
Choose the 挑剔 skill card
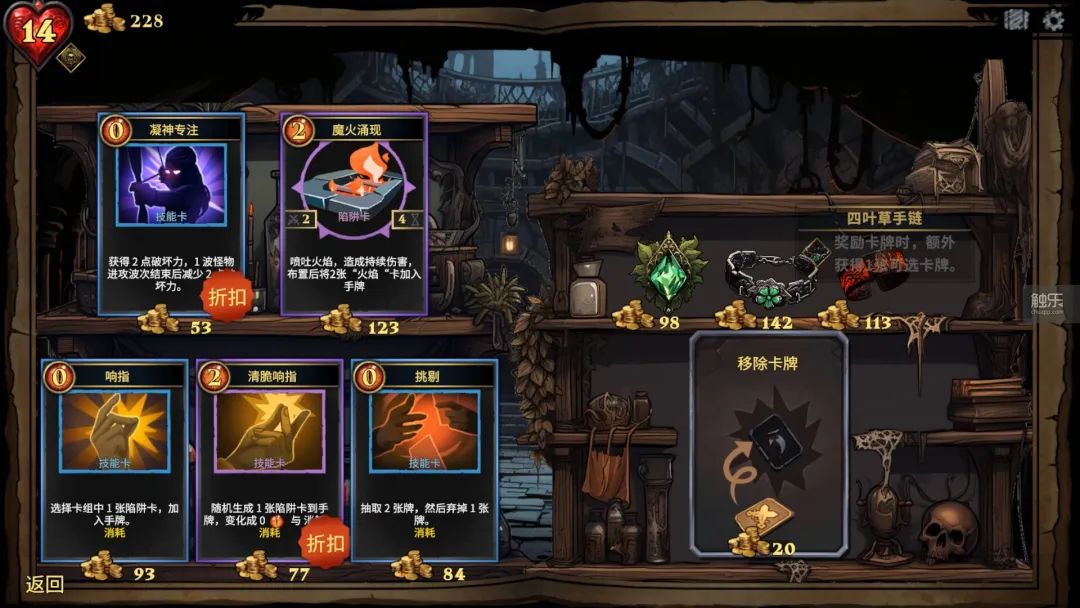(x=425, y=458)
